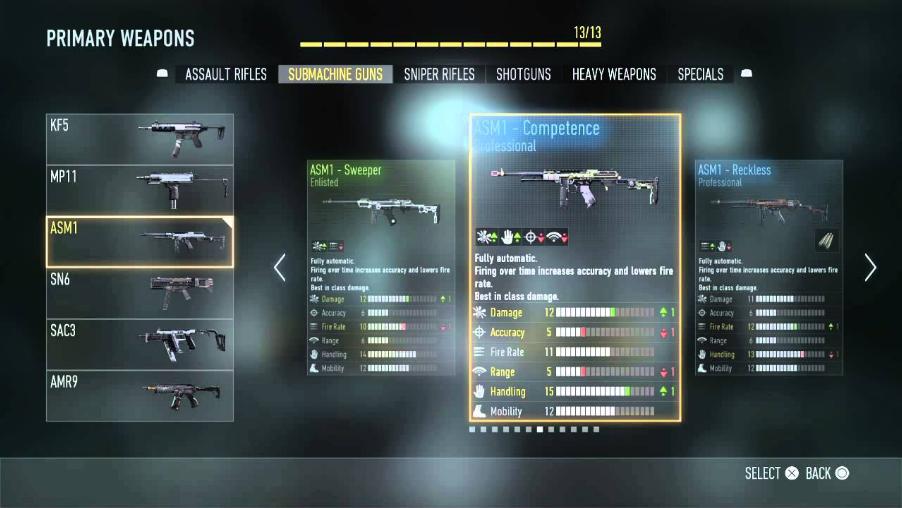902x508 pixels.
Task: Pick the SN6 from the weapon list
Action: [x=140, y=292]
